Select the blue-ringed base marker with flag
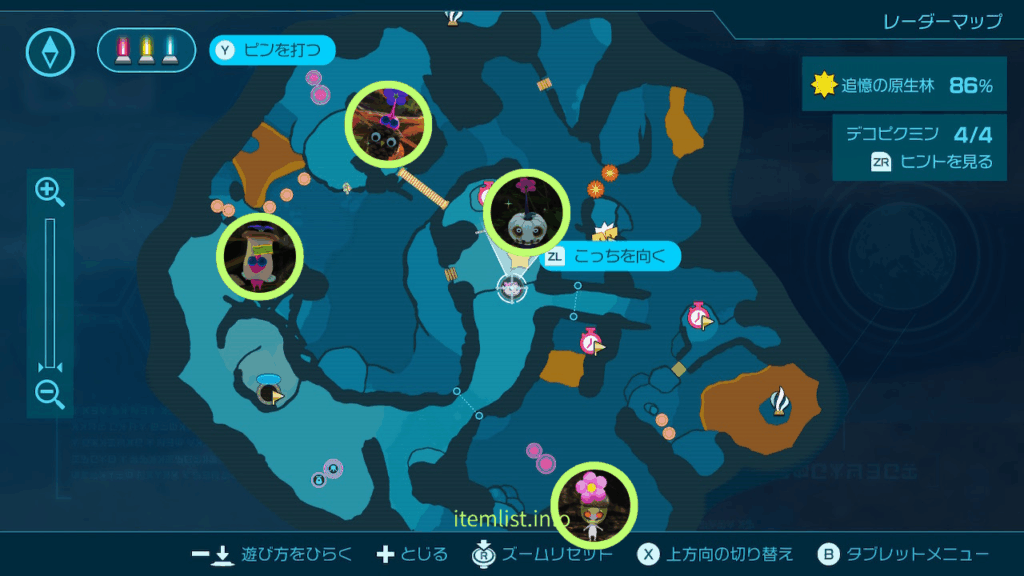Viewport: 1024px width, 576px height. [268, 392]
